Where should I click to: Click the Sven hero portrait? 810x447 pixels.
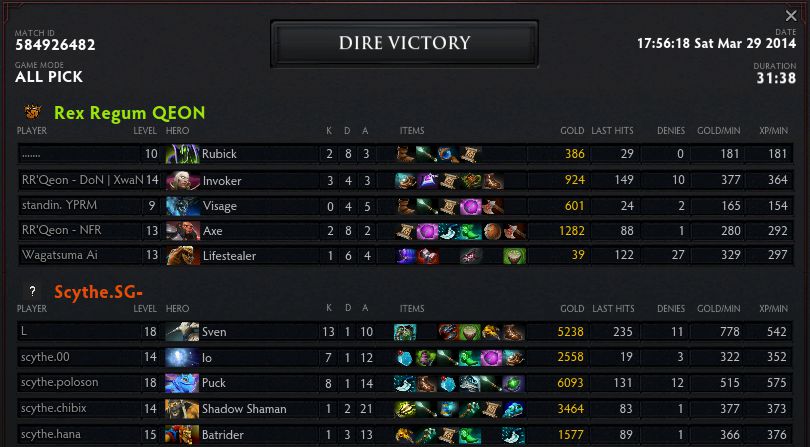click(x=182, y=332)
